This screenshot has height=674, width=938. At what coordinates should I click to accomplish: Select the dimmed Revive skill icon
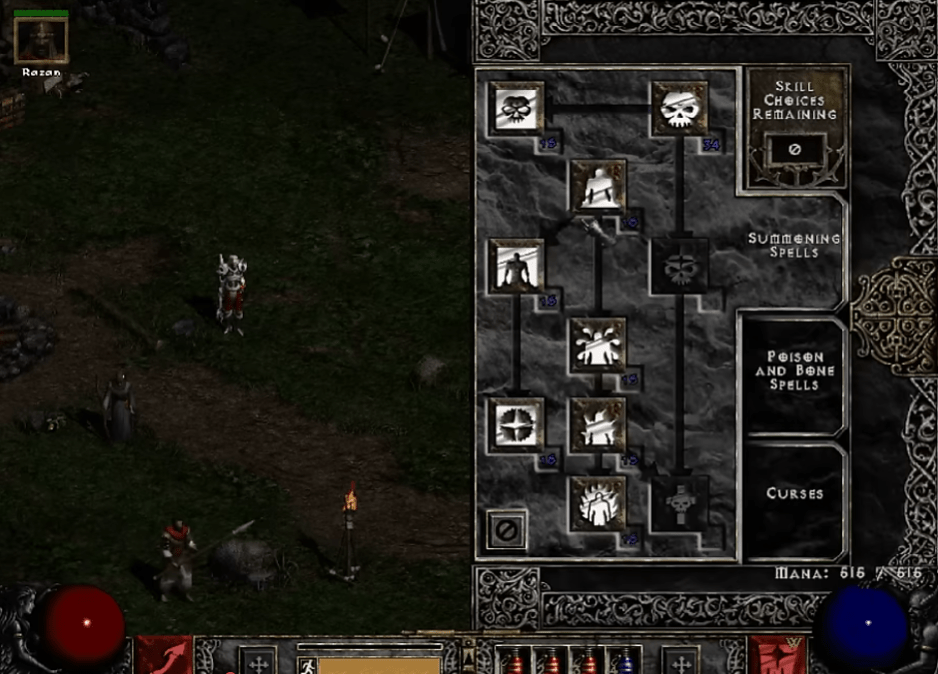pos(679,502)
